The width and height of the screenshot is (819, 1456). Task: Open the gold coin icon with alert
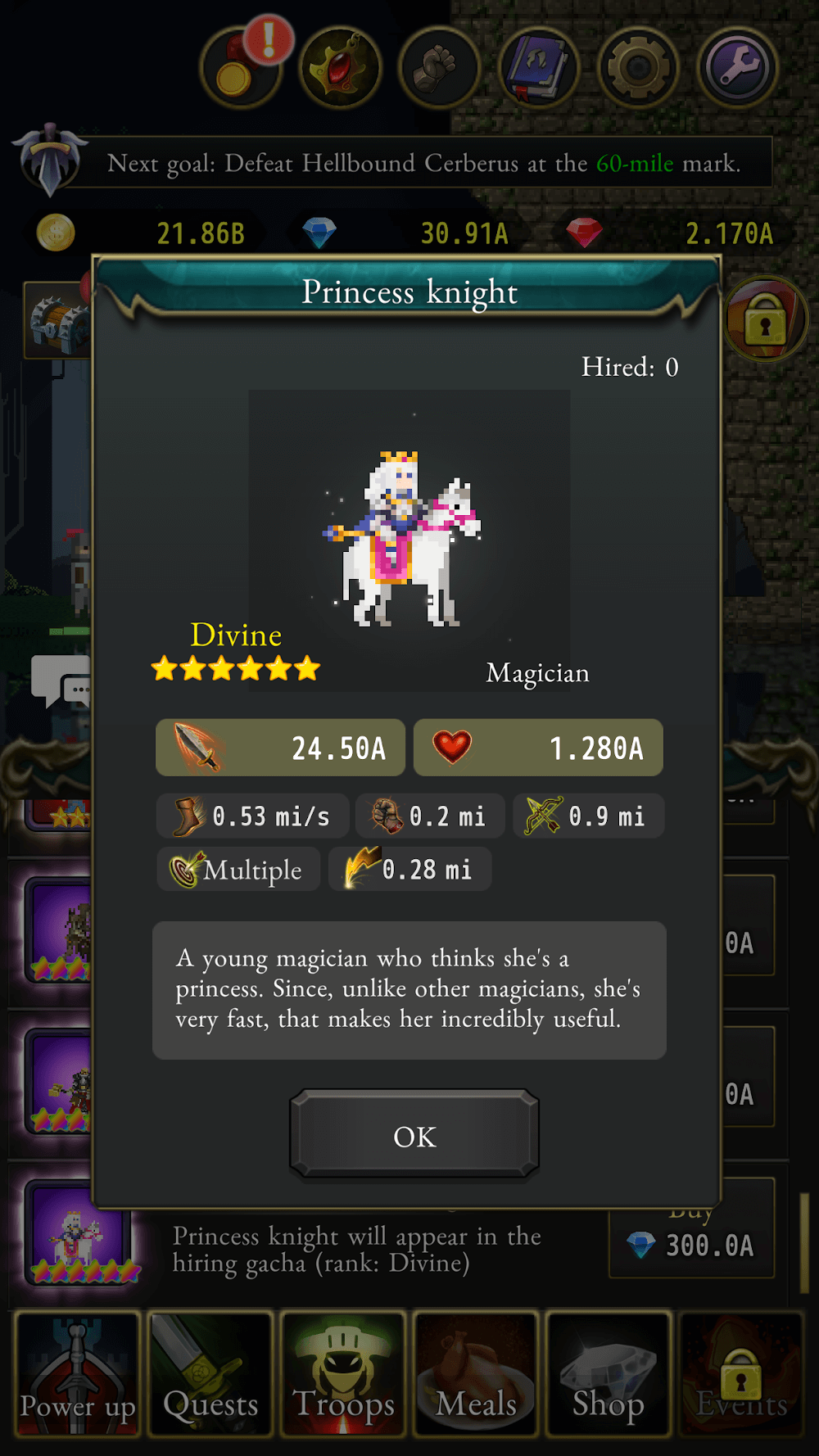click(x=240, y=69)
